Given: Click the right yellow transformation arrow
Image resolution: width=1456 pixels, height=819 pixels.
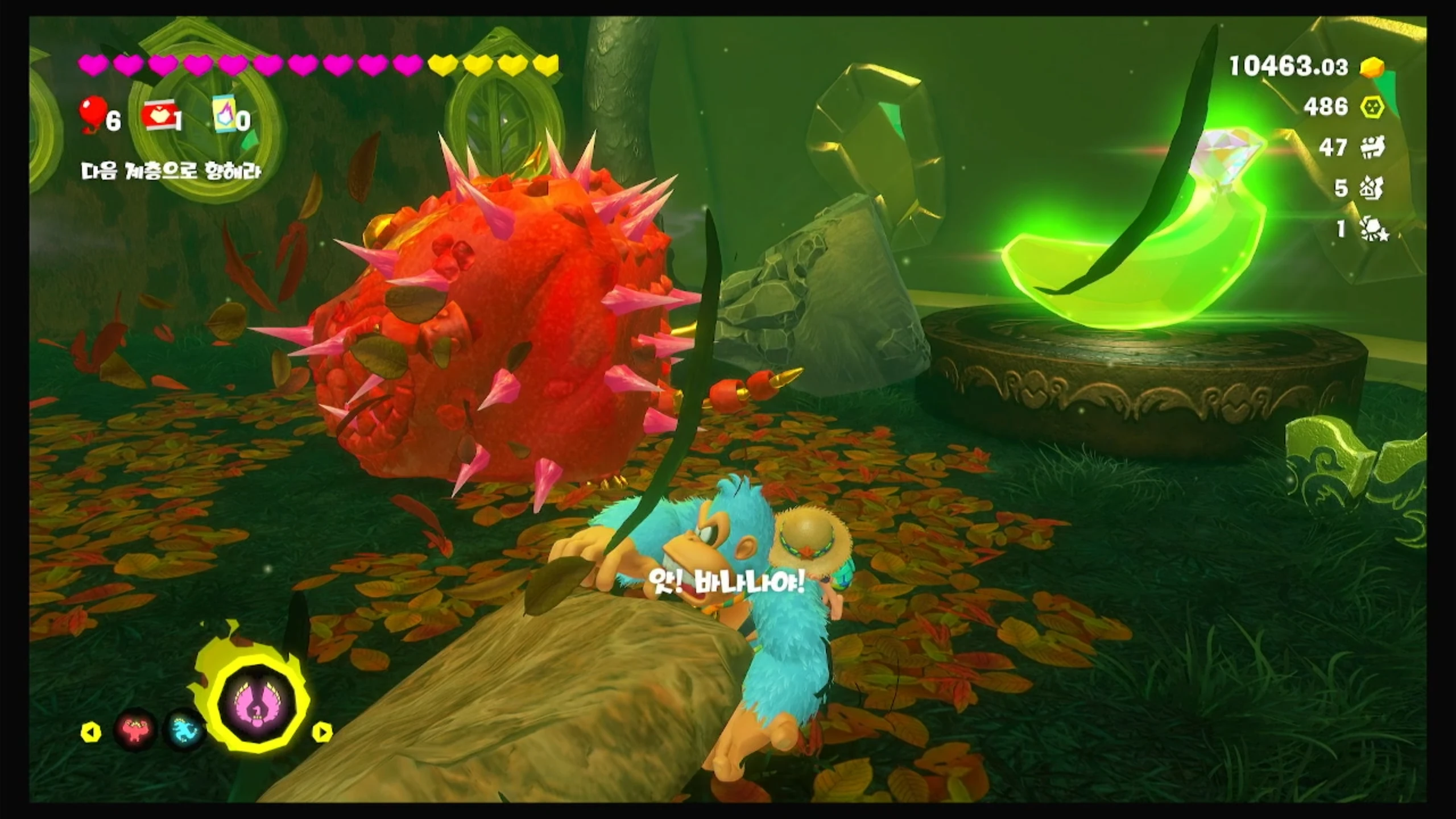Looking at the screenshot, I should [322, 732].
